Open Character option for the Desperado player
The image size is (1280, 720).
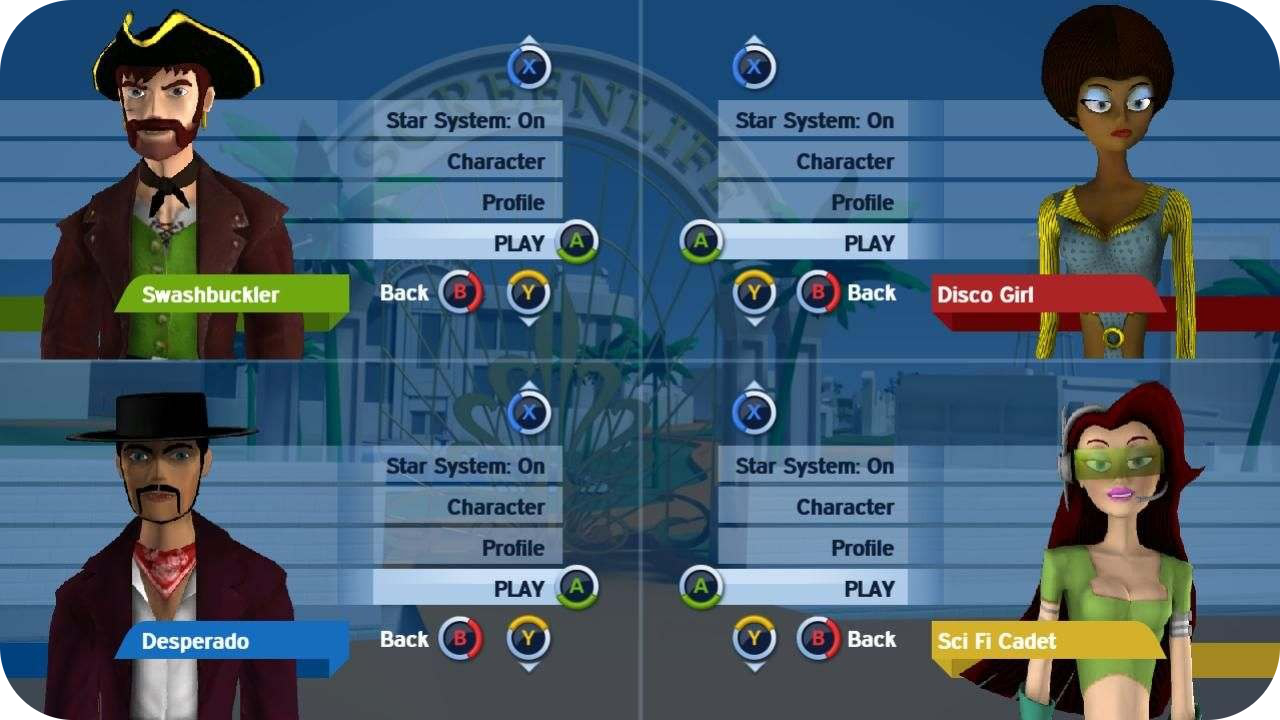(495, 508)
